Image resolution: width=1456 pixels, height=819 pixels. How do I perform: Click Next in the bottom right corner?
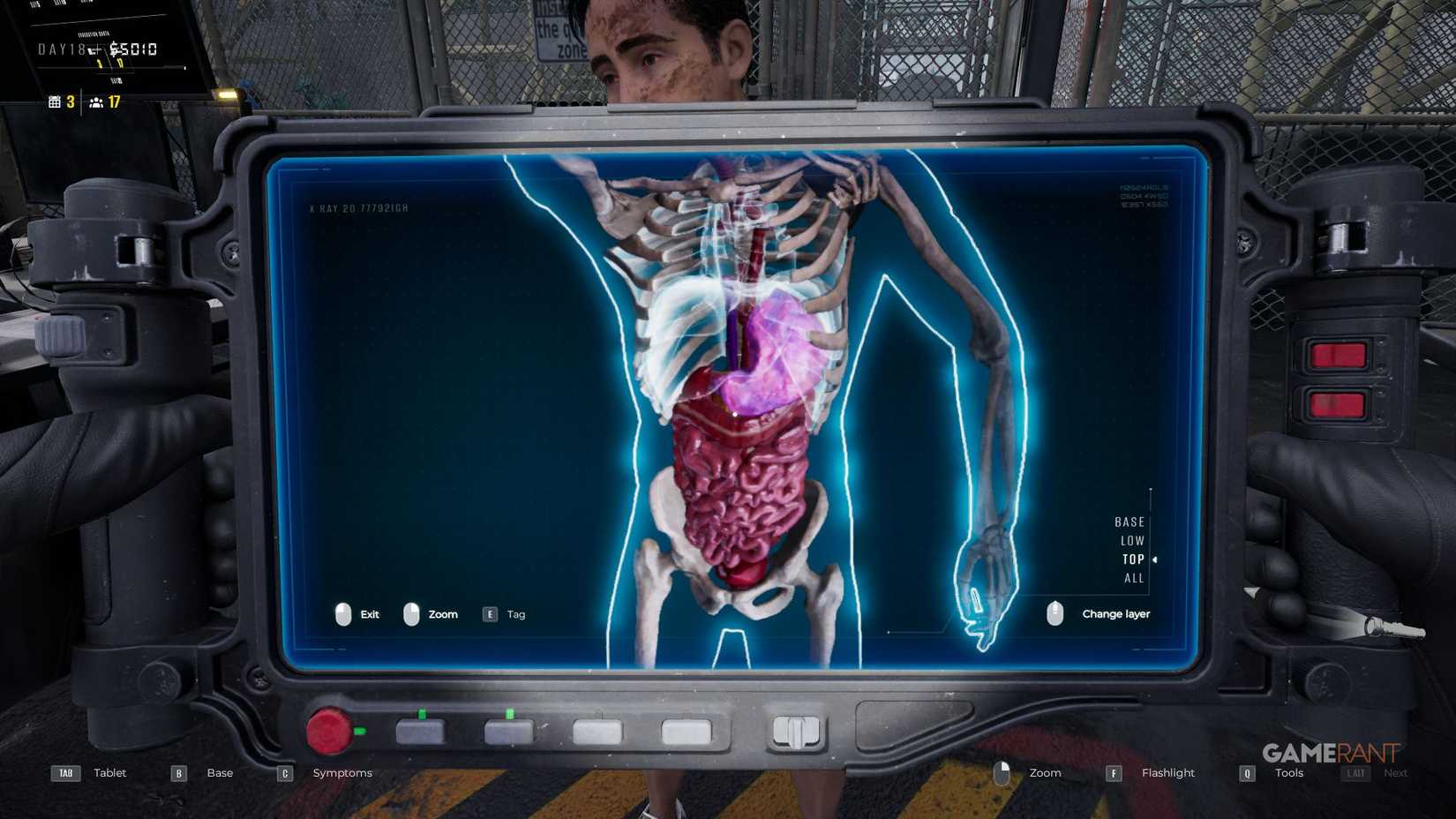1396,772
